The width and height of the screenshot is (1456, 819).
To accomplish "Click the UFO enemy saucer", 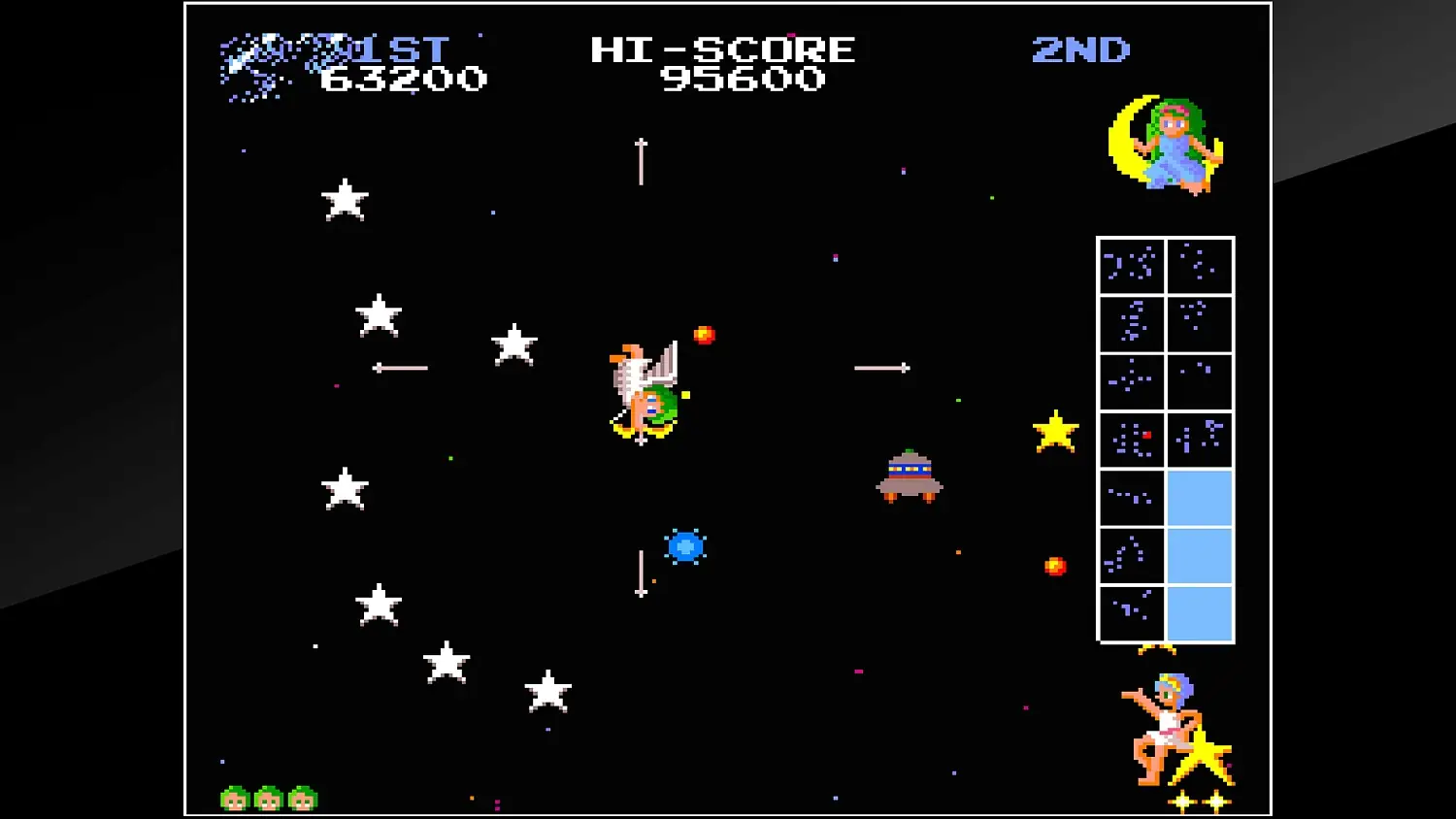I will click(910, 475).
